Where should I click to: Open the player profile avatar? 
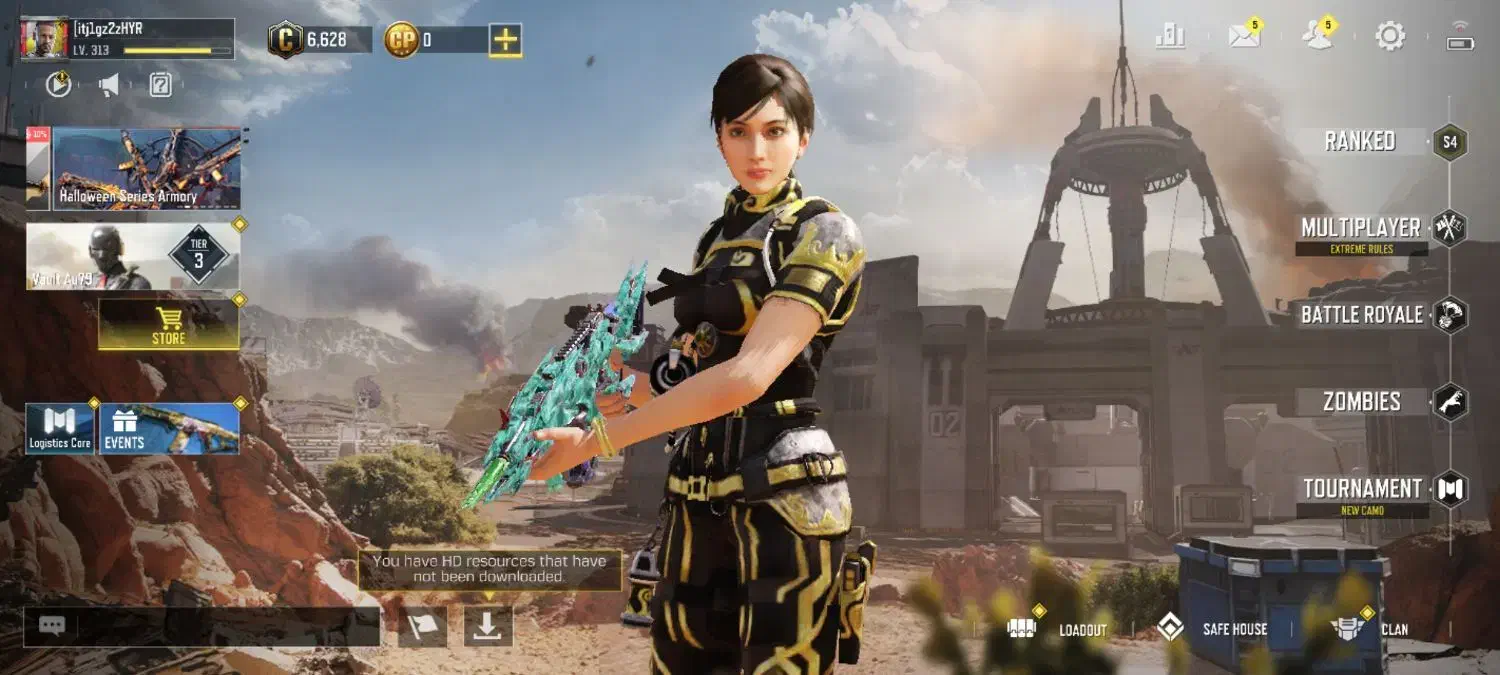pos(44,39)
